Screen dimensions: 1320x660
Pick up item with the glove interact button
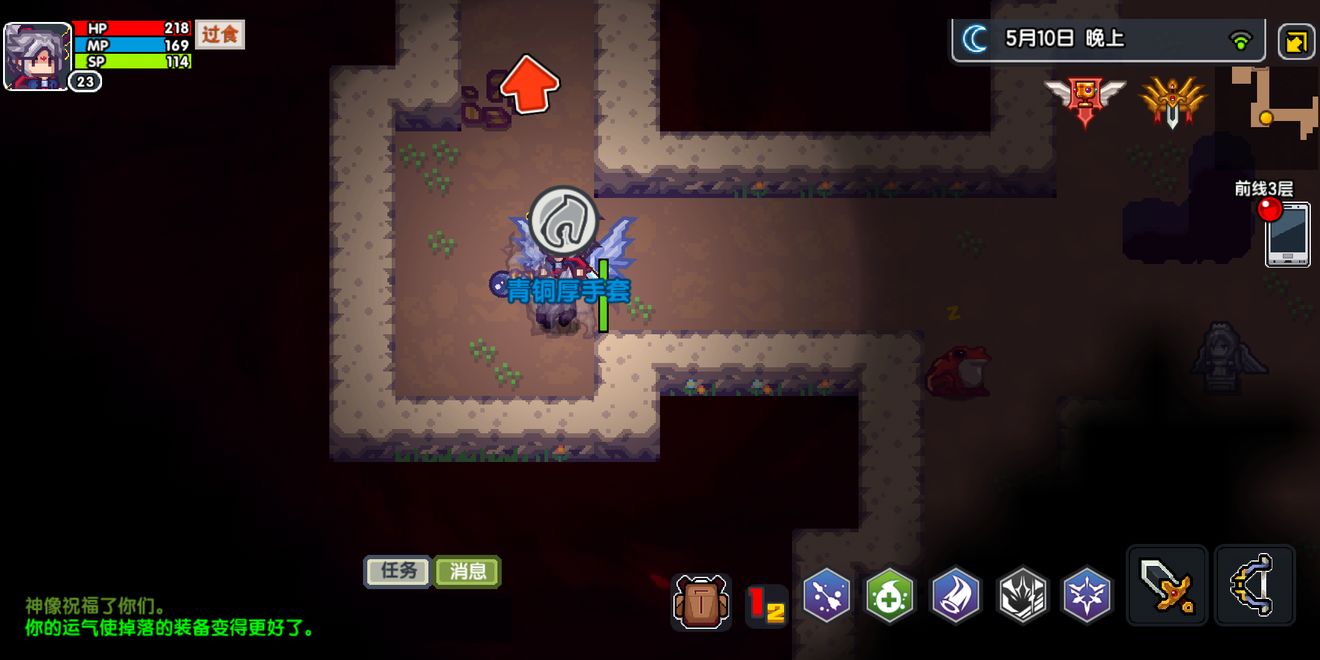click(564, 221)
